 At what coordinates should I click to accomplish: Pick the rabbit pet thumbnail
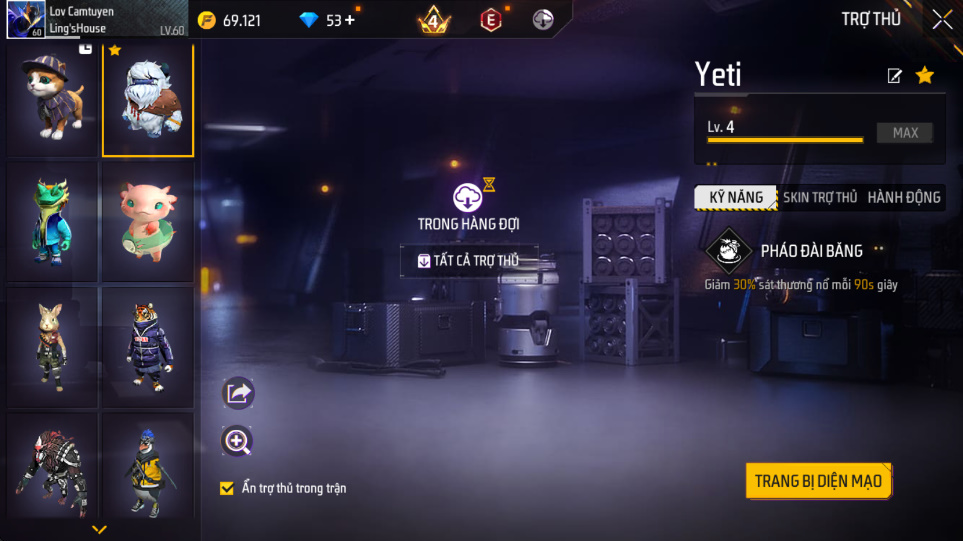tap(53, 346)
